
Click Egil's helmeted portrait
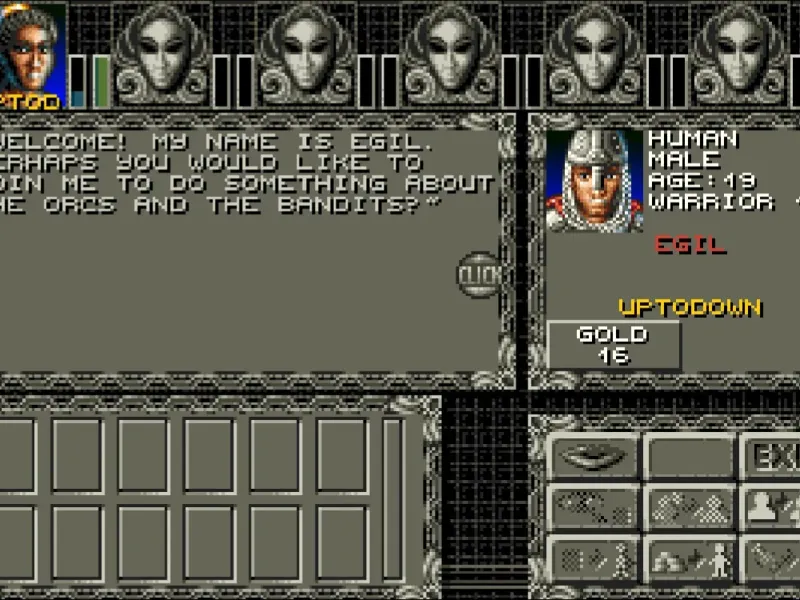595,181
